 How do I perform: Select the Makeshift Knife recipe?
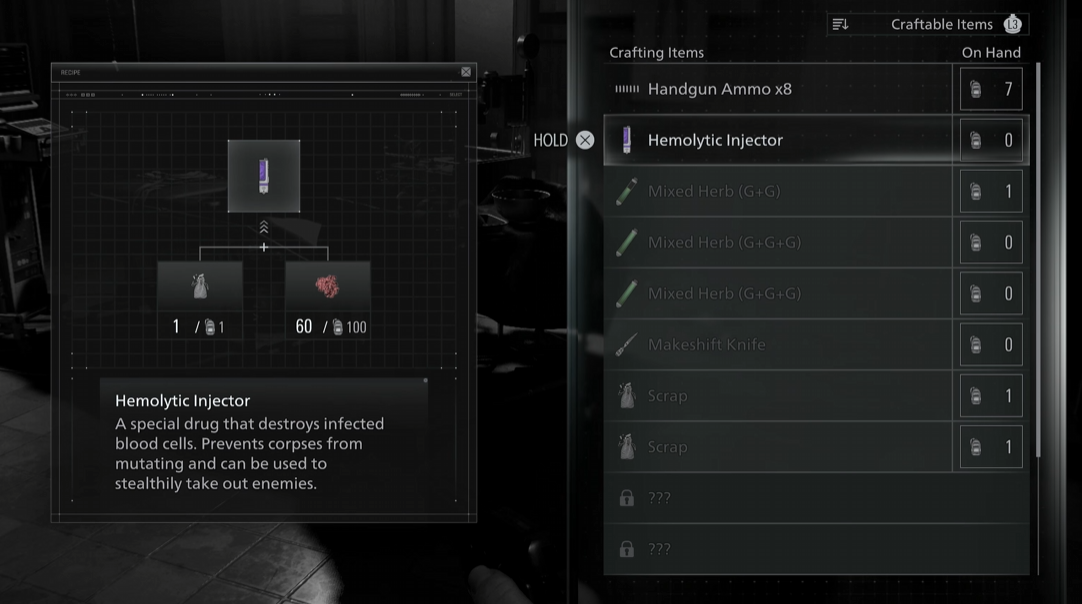click(x=778, y=345)
